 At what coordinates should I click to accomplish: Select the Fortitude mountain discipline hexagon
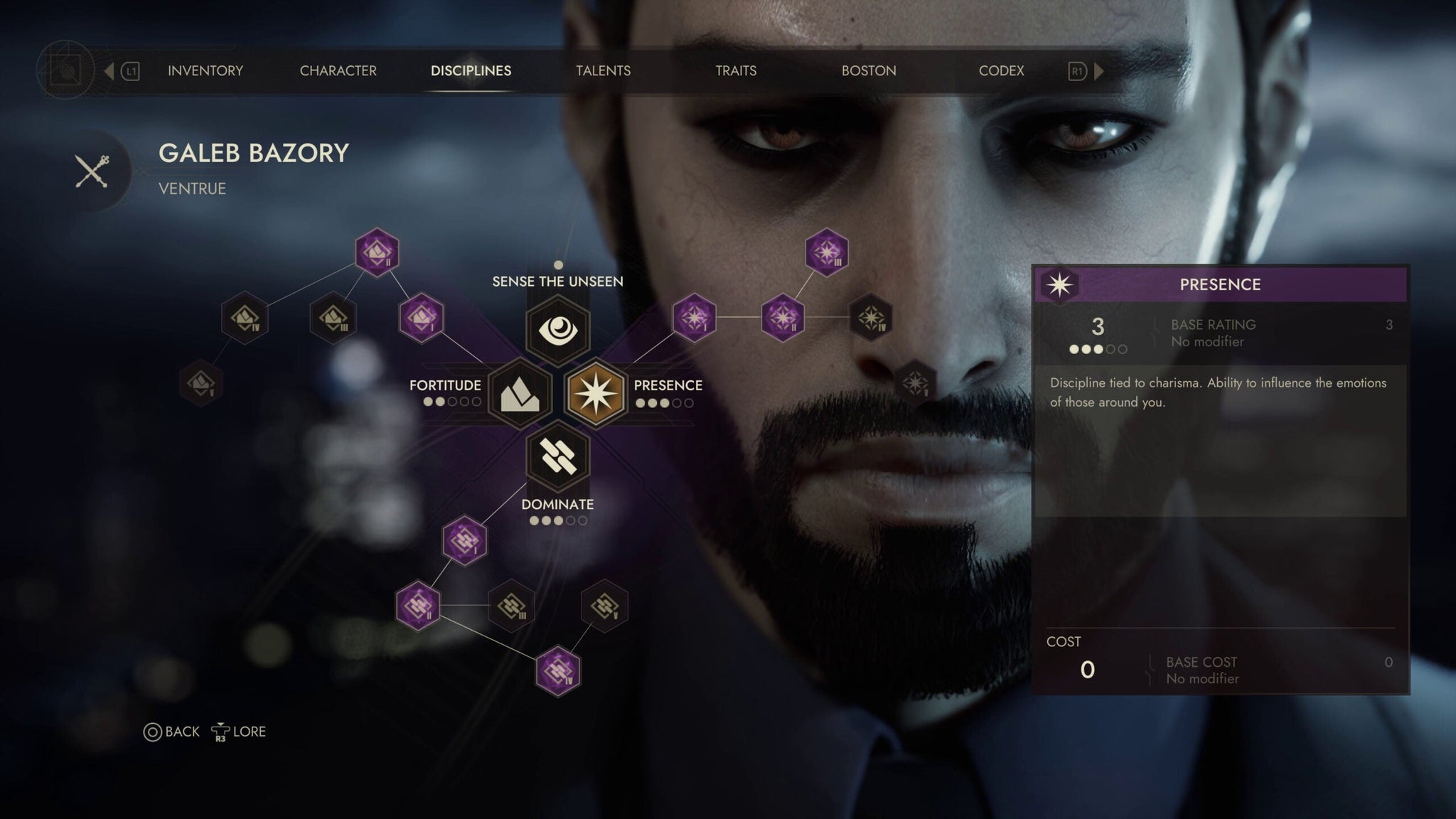[x=520, y=393]
